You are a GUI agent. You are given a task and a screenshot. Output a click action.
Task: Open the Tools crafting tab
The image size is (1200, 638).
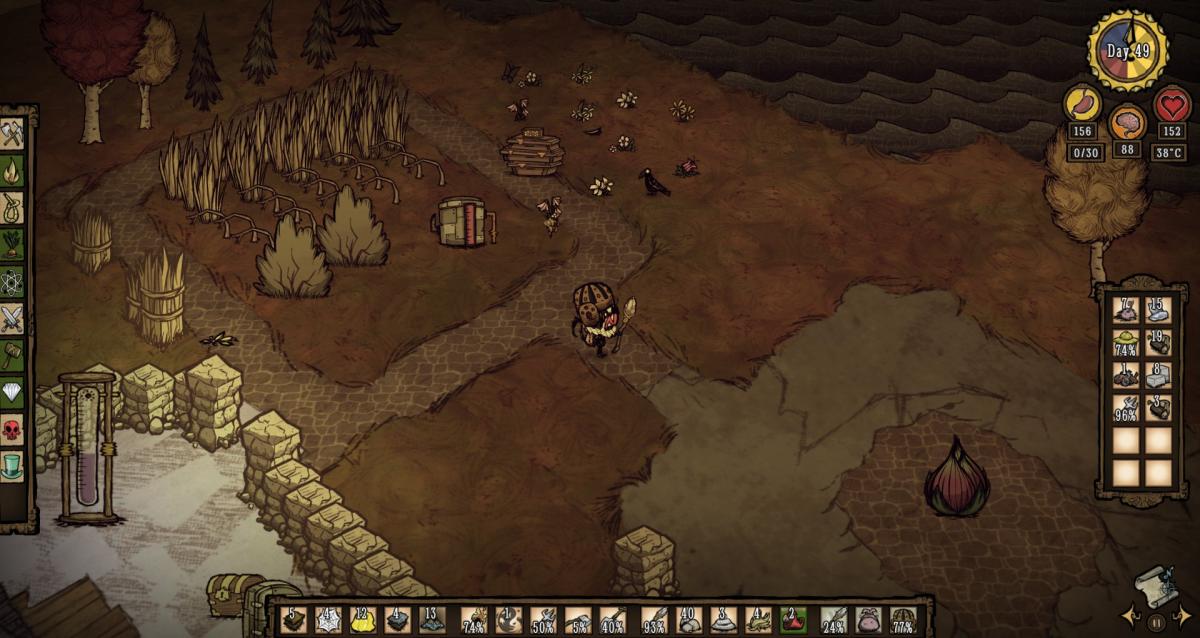tap(12, 133)
